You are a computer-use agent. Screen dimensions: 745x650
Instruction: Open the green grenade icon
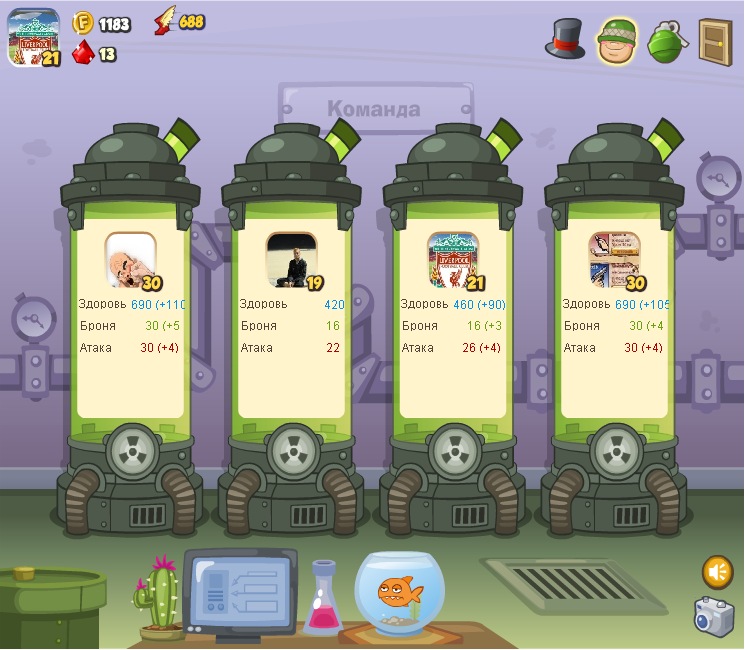pos(665,42)
